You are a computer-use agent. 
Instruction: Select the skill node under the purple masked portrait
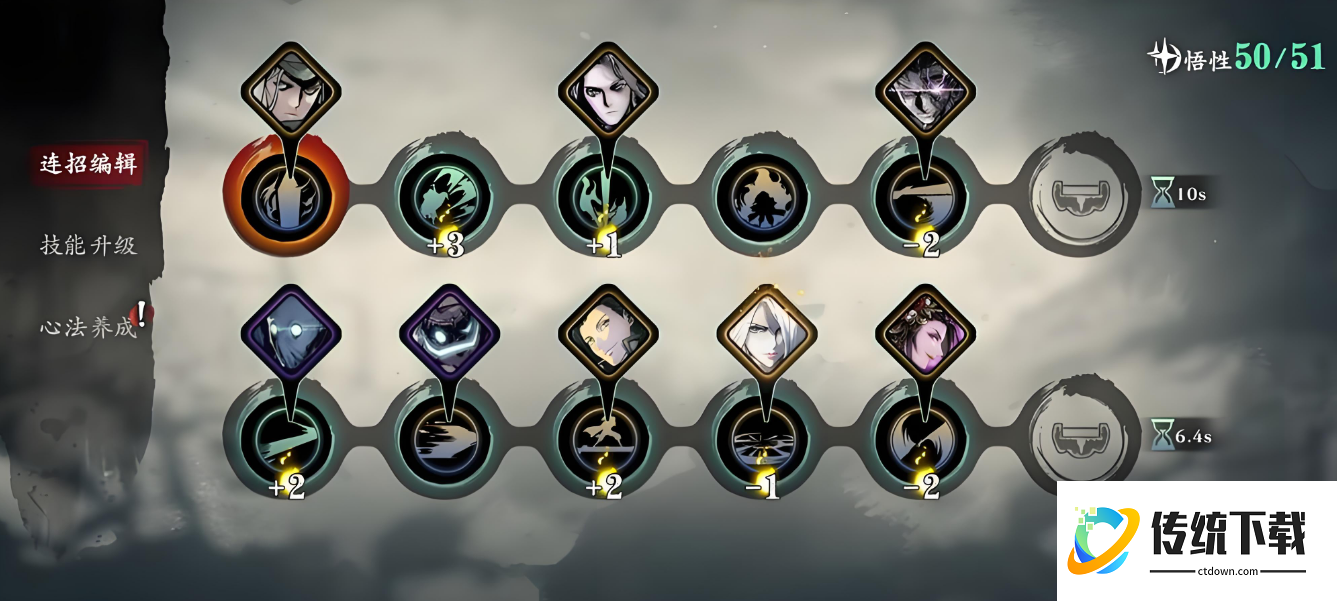point(286,438)
